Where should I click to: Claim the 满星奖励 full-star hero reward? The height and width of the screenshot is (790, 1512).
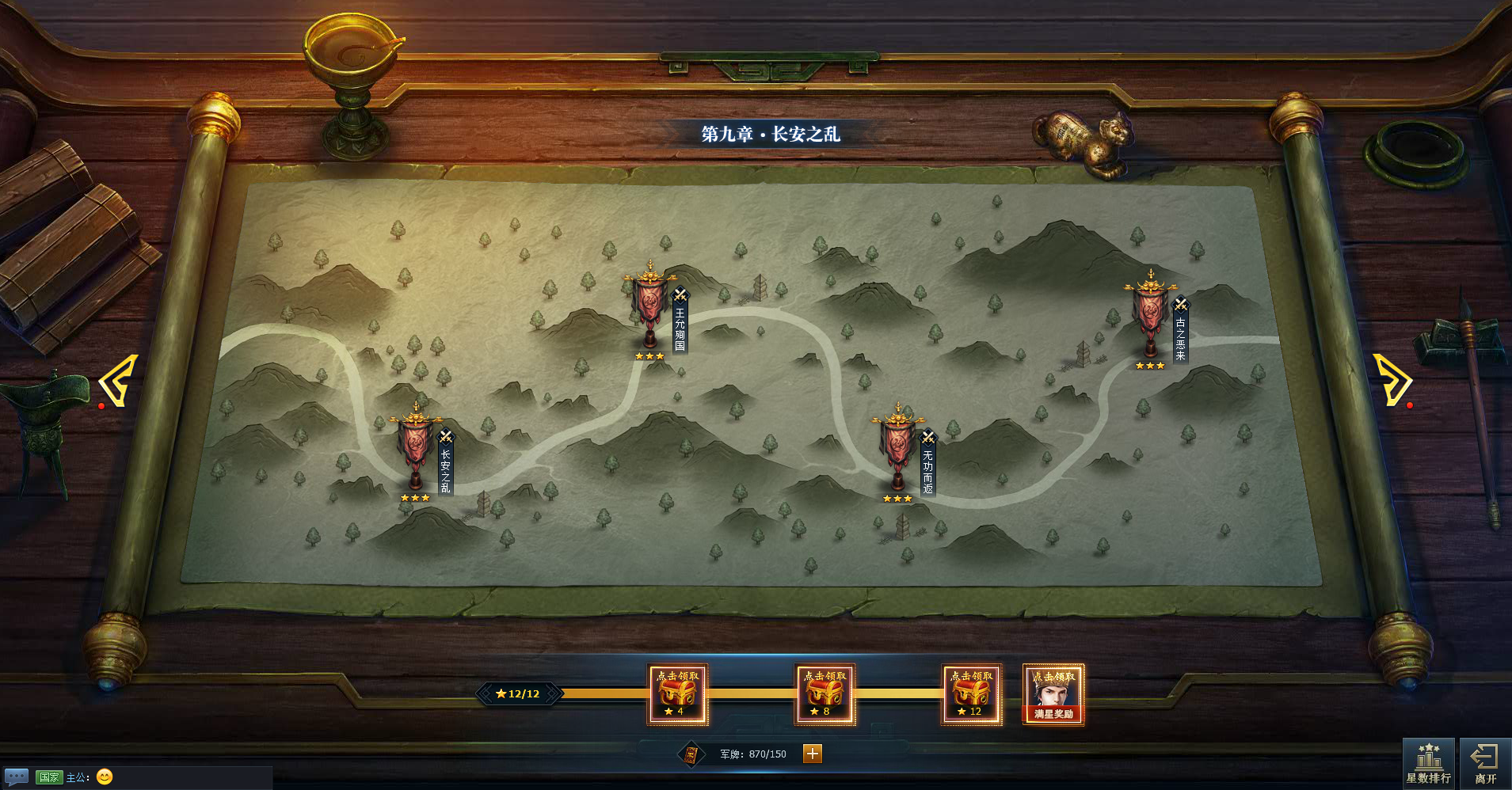click(1053, 694)
